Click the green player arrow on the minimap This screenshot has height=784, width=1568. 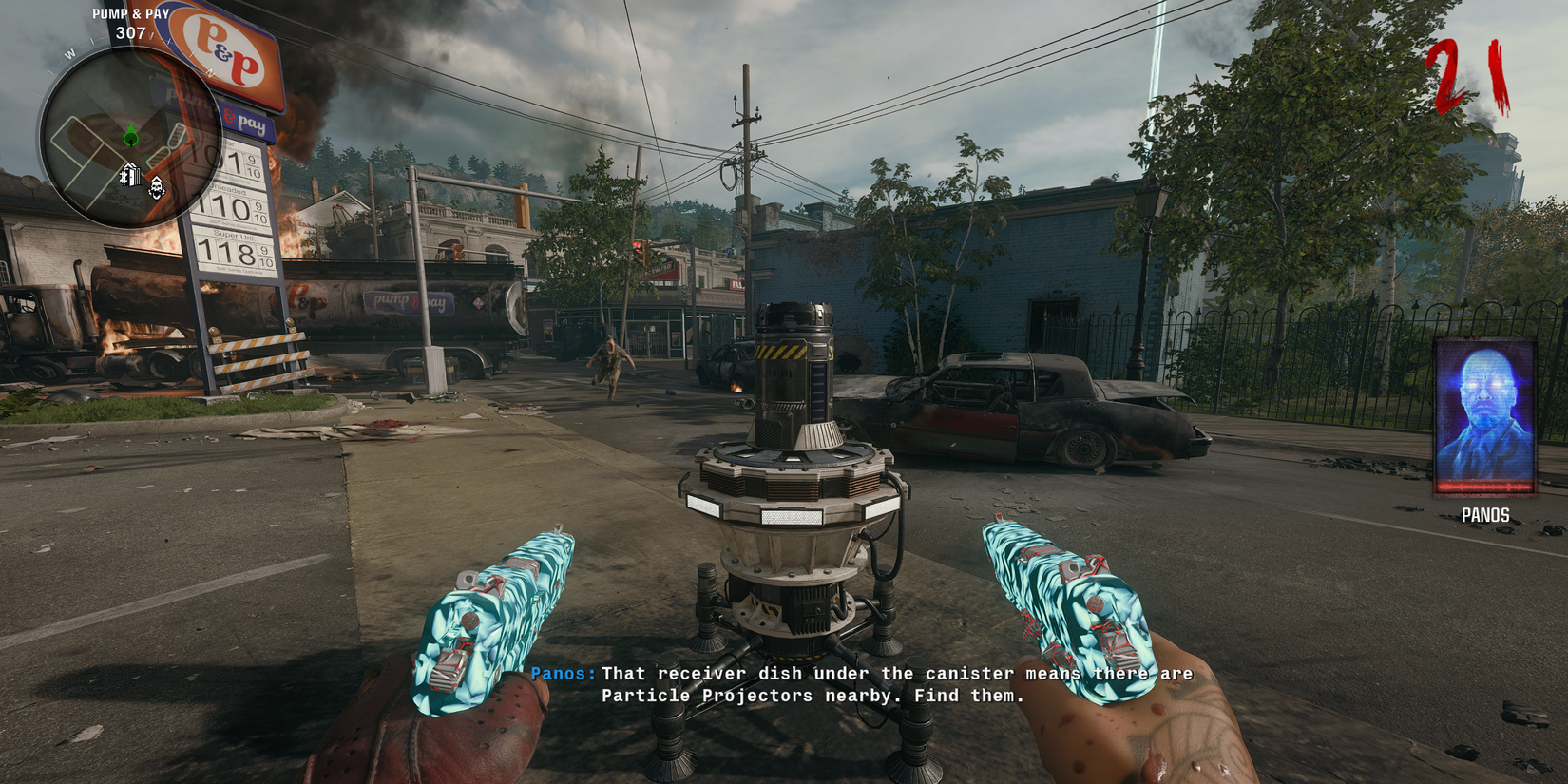pyautogui.click(x=130, y=136)
